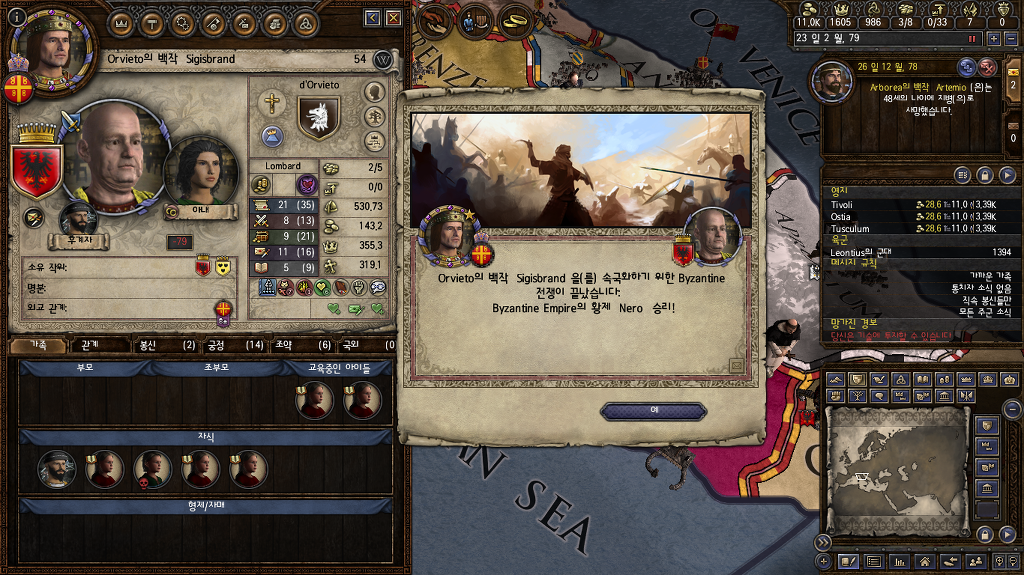The height and width of the screenshot is (575, 1024).
Task: Switch to the 관계 tab
Action: pos(89,345)
